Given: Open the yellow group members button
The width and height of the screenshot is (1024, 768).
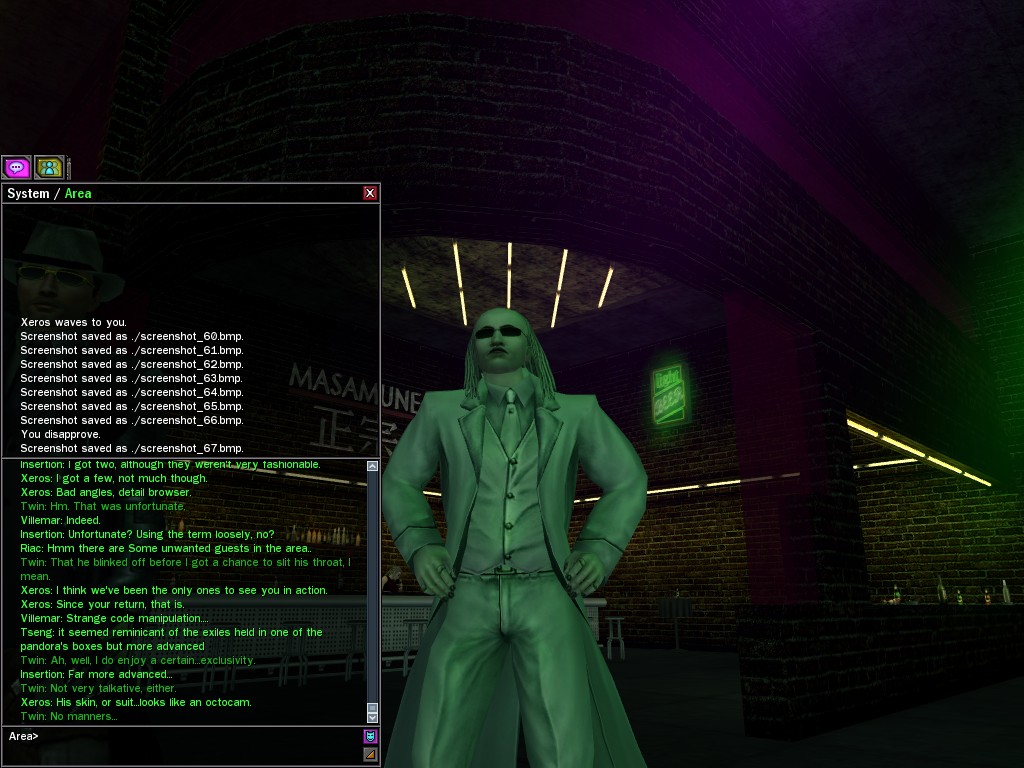Looking at the screenshot, I should click(x=49, y=167).
